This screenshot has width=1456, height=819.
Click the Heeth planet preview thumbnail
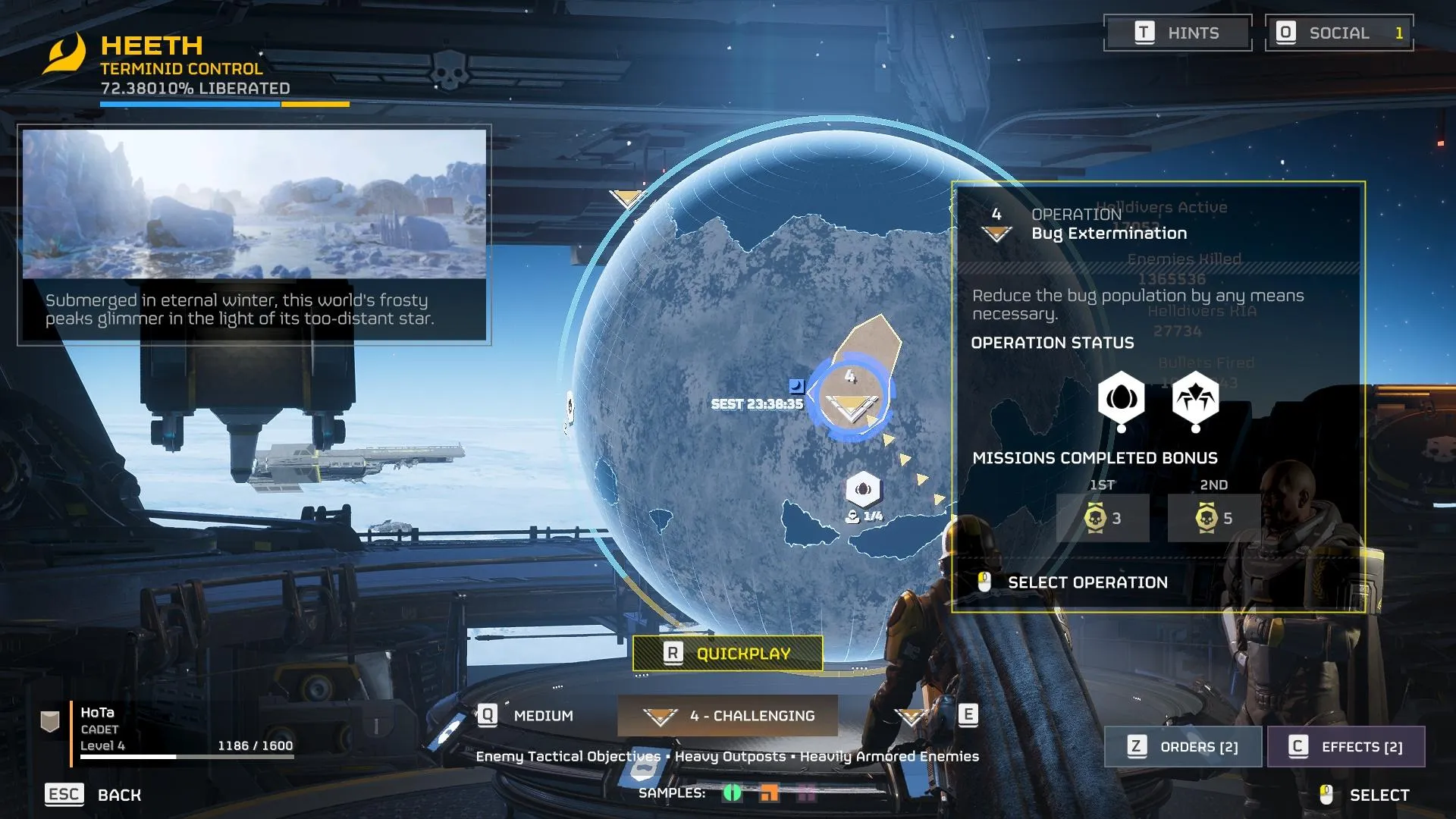coord(254,204)
